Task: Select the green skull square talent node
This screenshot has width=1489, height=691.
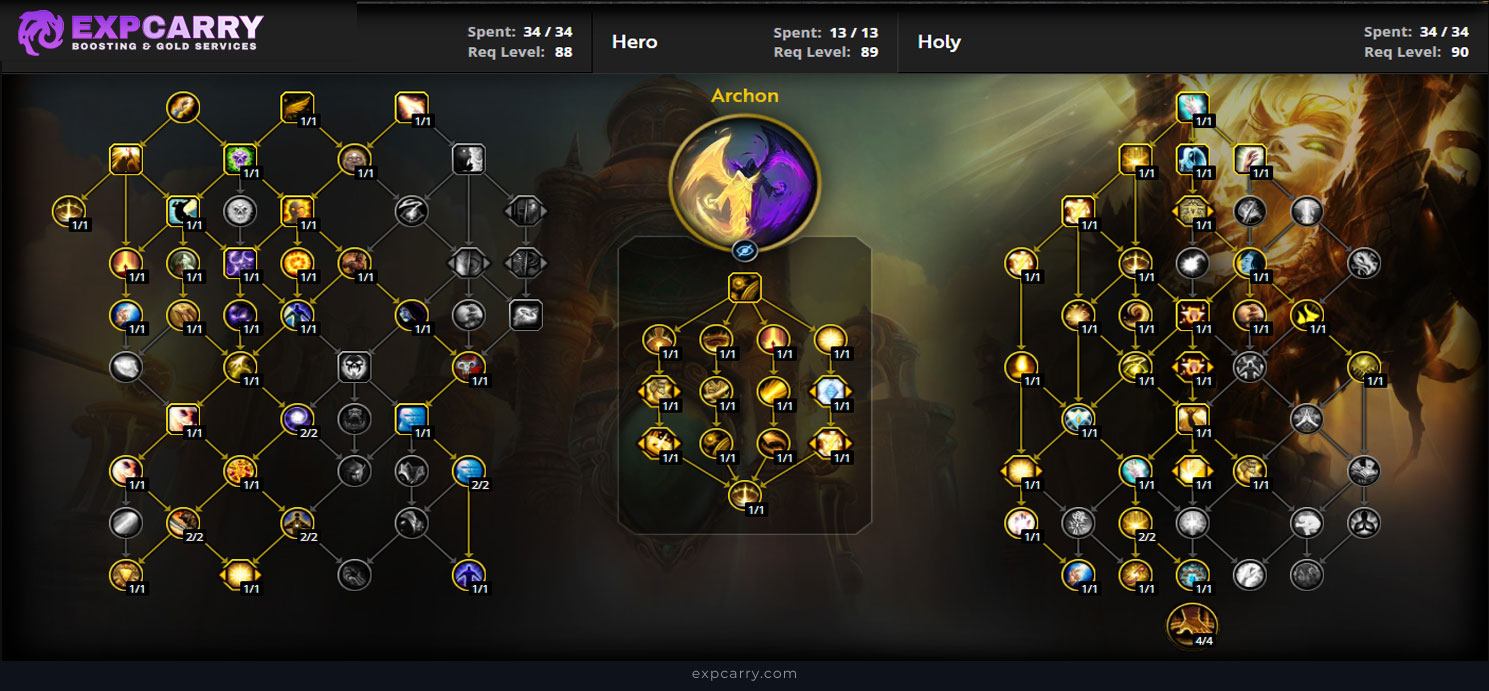Action: pyautogui.click(x=240, y=158)
